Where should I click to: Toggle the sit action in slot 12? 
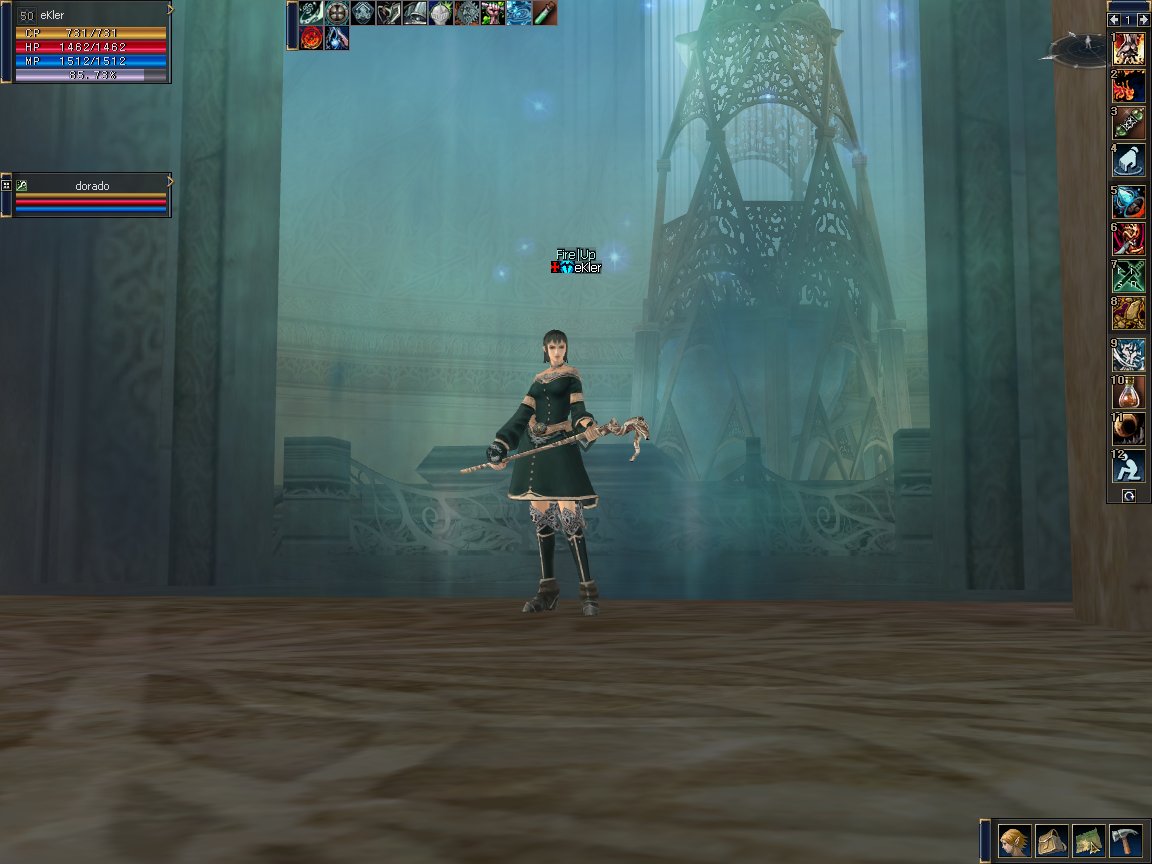[x=1129, y=466]
